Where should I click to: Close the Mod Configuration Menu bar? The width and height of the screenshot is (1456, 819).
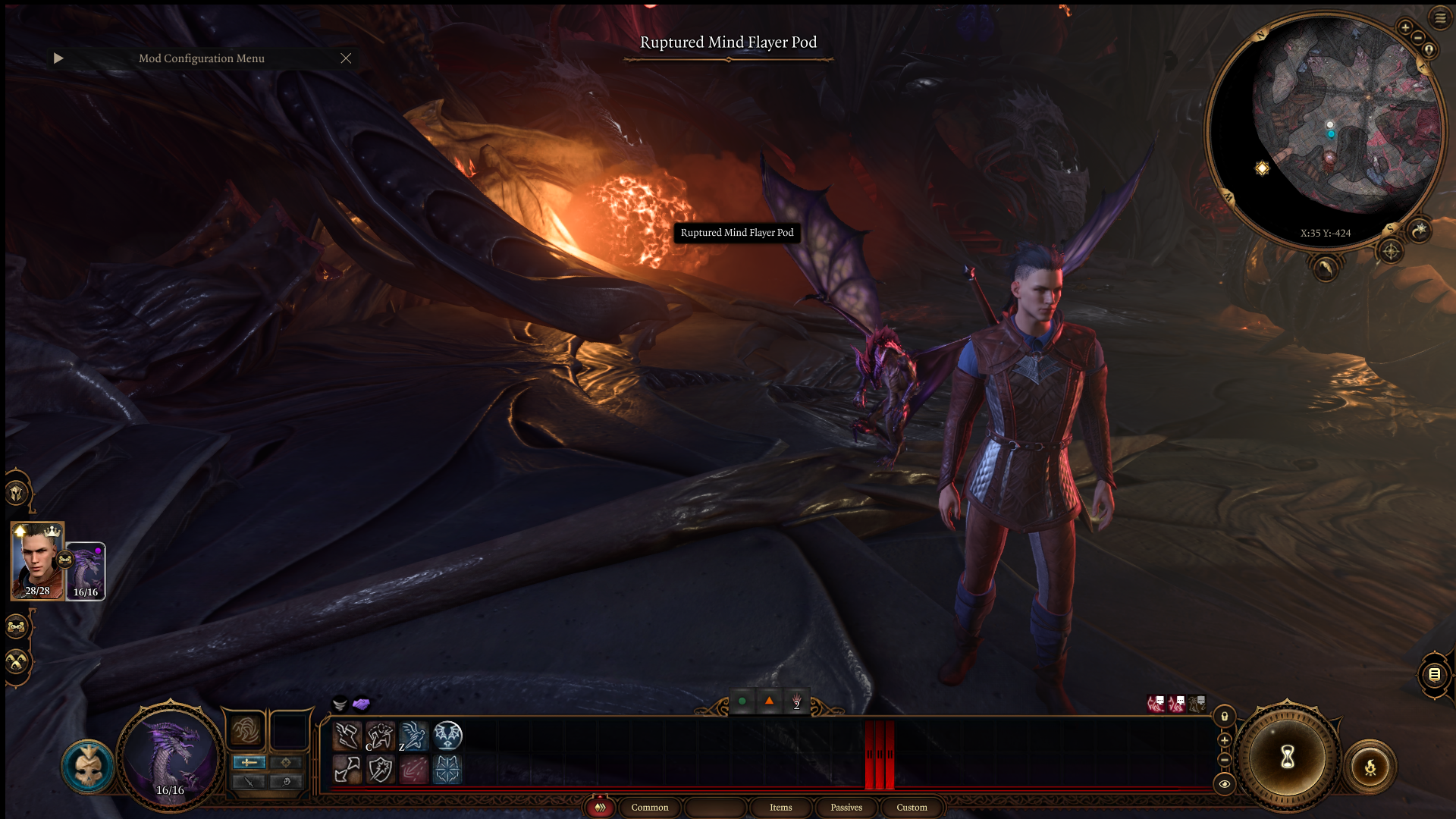click(x=346, y=58)
